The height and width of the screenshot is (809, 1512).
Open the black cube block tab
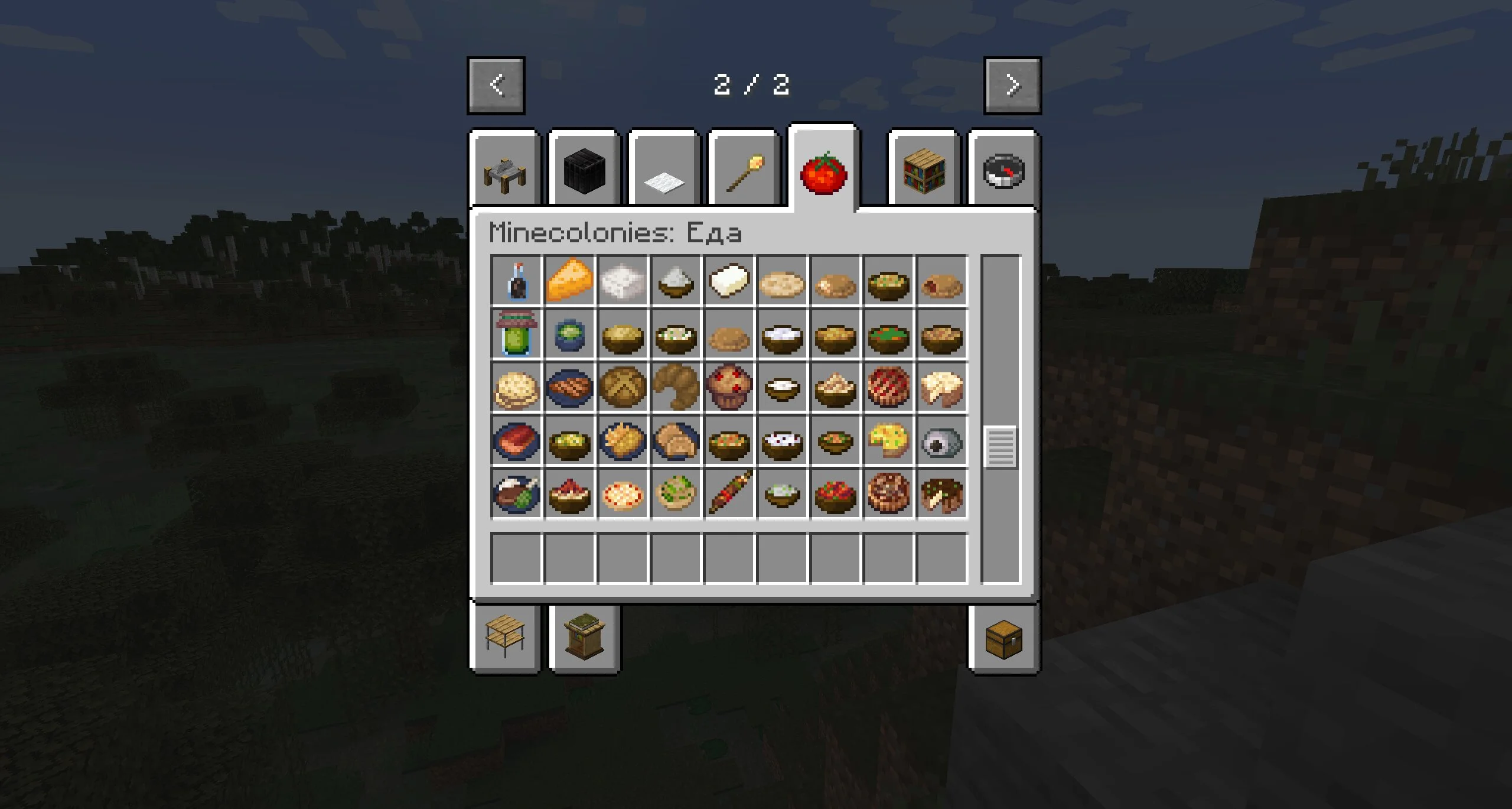tap(584, 170)
